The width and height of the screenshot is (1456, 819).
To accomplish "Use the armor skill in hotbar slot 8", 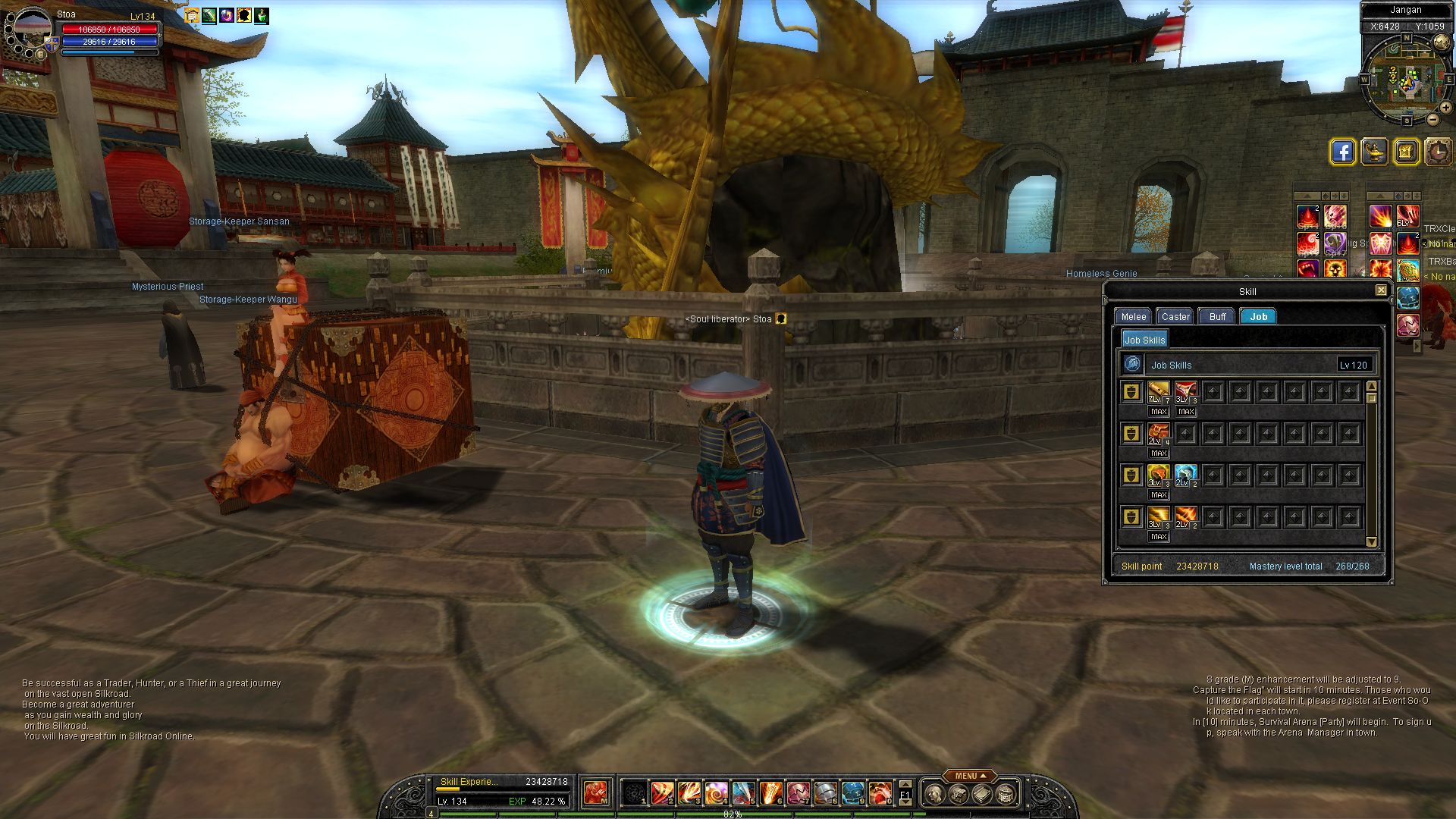I will coord(825,793).
